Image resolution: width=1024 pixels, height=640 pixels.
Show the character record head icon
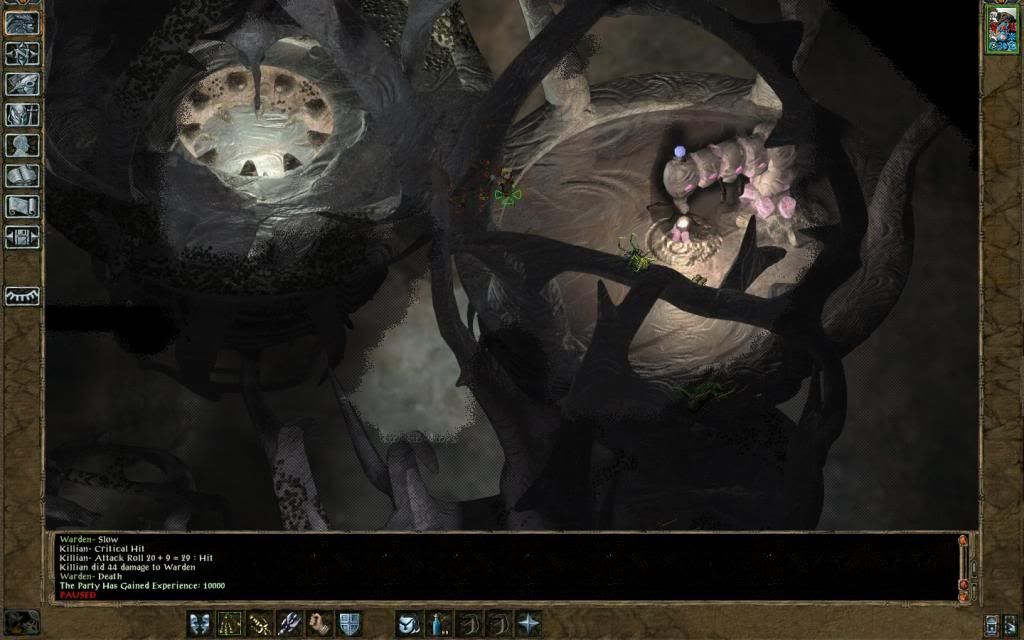(x=22, y=145)
